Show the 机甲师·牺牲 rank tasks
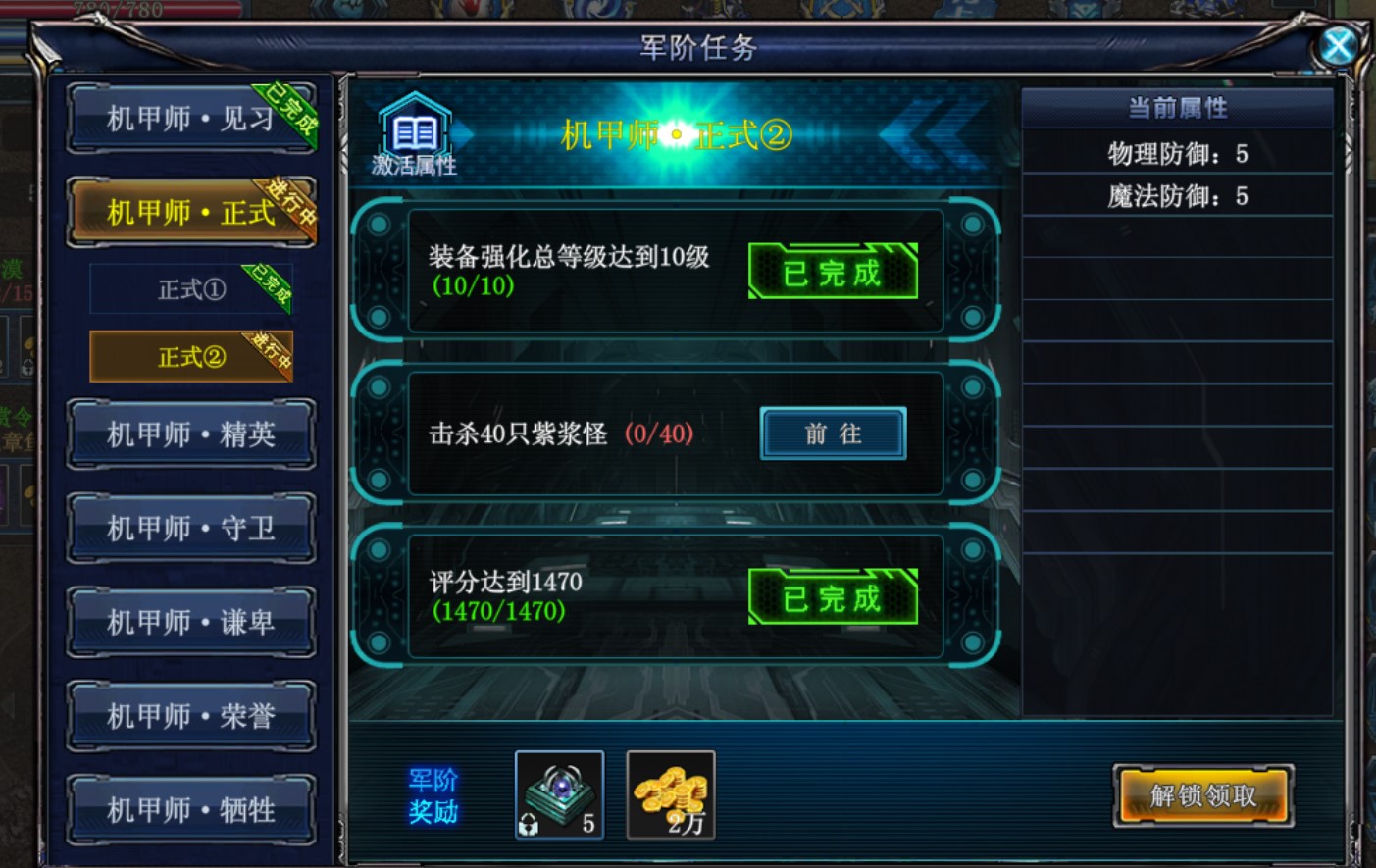The height and width of the screenshot is (868, 1376). pyautogui.click(x=191, y=810)
